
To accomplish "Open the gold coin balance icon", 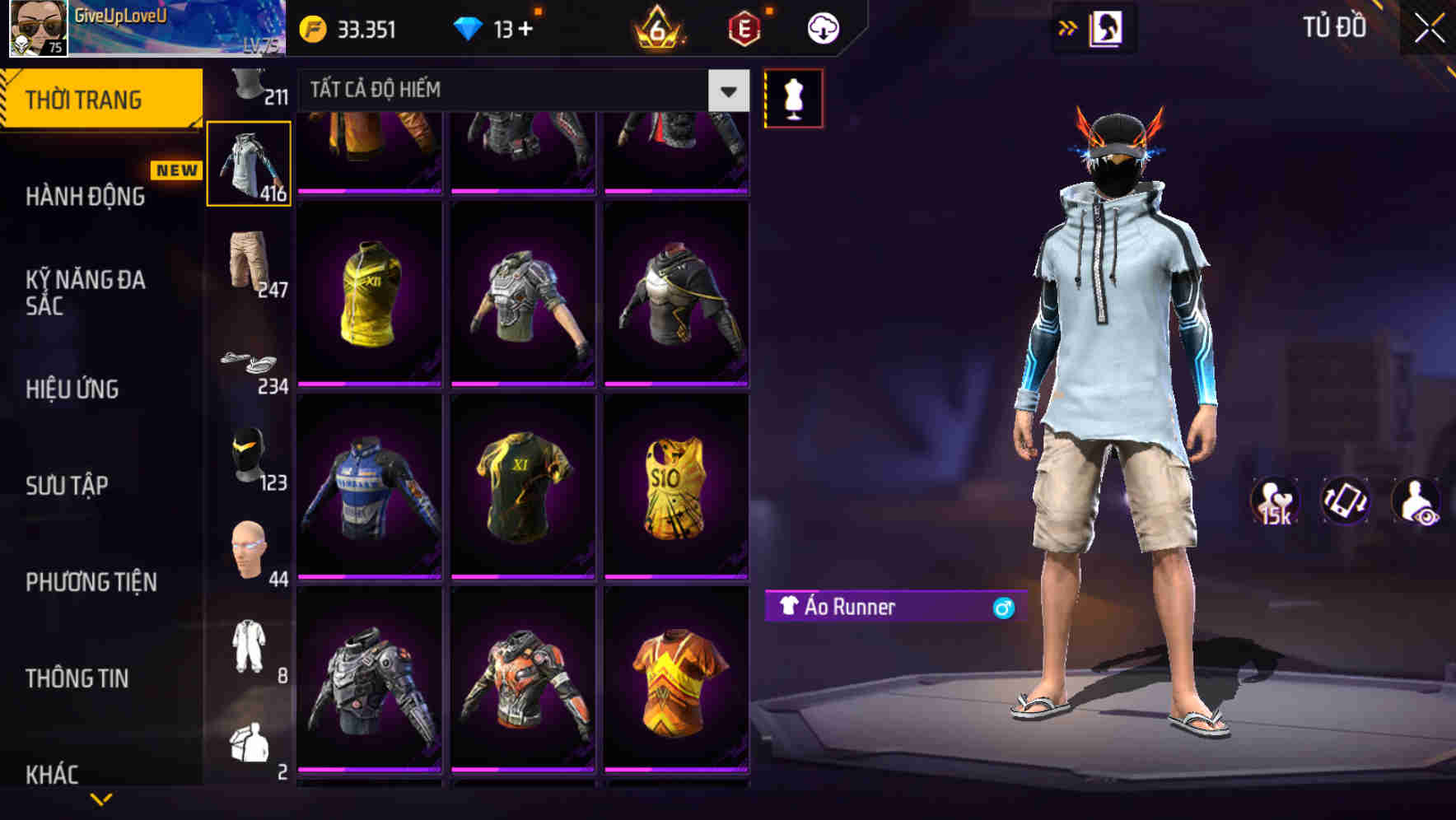I will 313,28.
